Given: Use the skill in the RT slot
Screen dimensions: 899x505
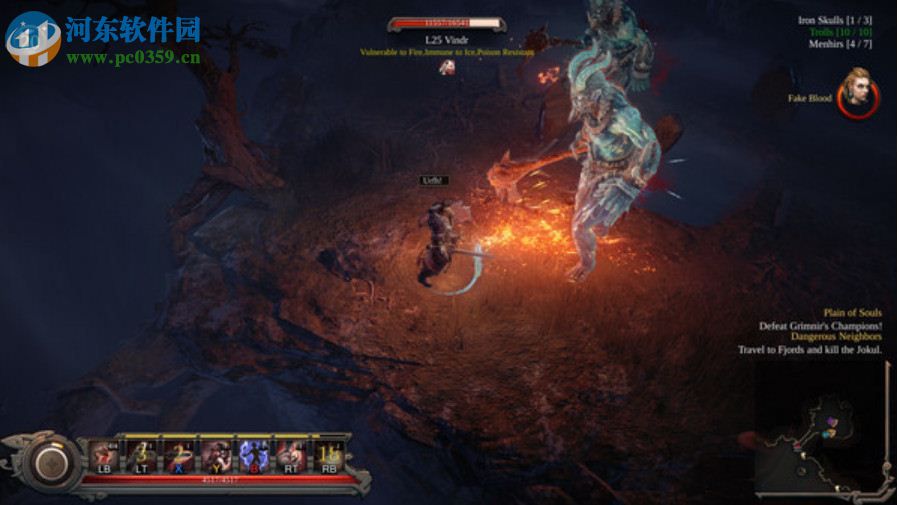Looking at the screenshot, I should tap(289, 455).
